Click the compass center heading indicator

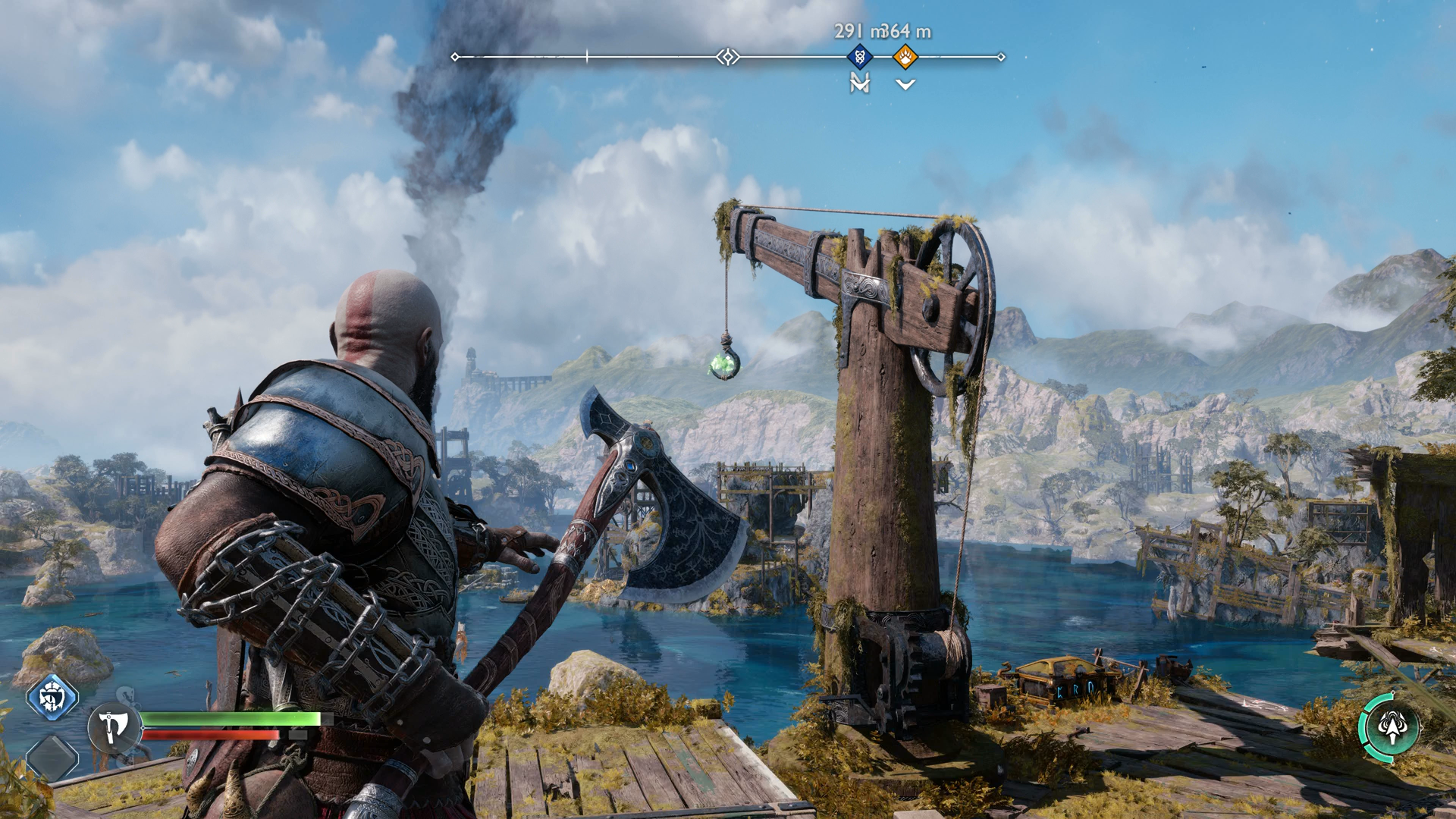[x=728, y=57]
